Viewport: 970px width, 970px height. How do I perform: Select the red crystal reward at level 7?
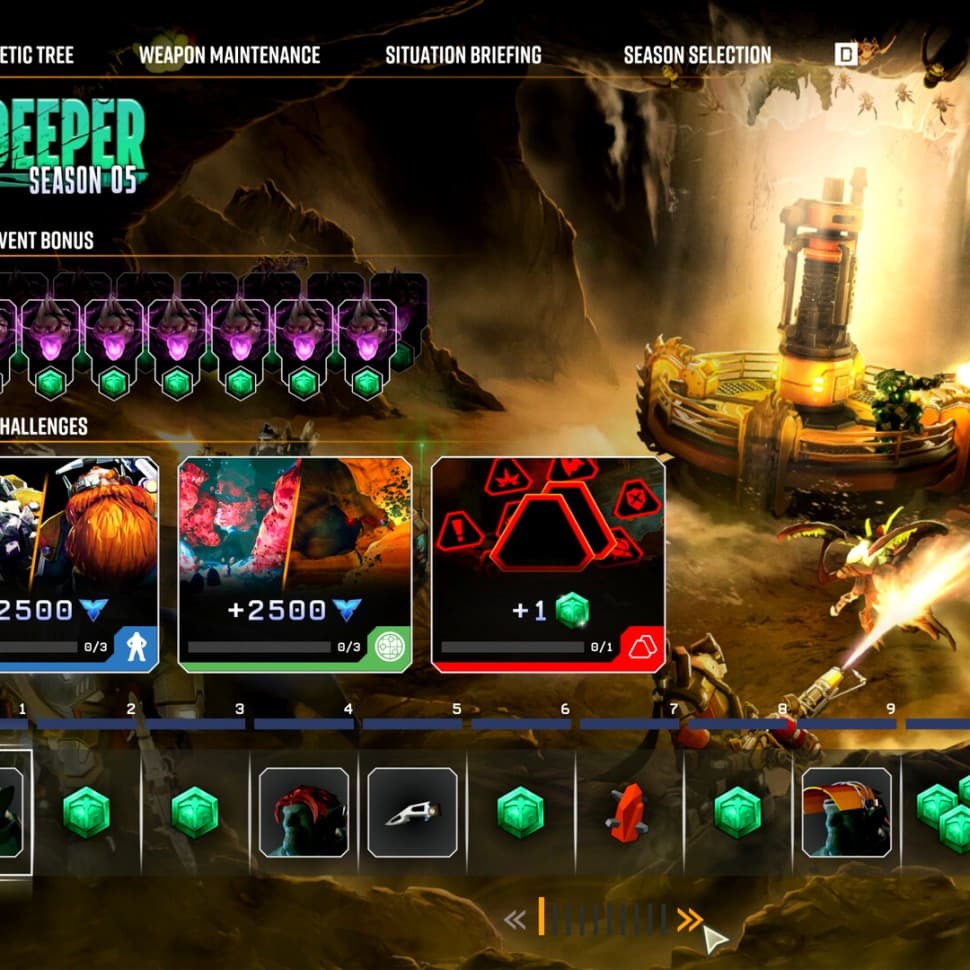pyautogui.click(x=628, y=813)
